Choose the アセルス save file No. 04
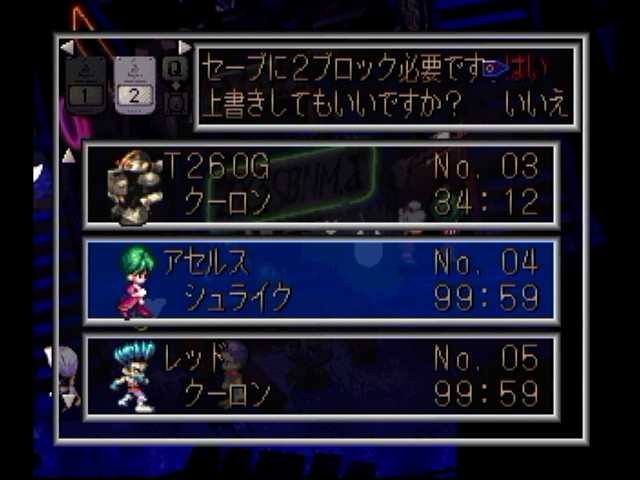The height and width of the screenshot is (480, 640). coord(320,280)
